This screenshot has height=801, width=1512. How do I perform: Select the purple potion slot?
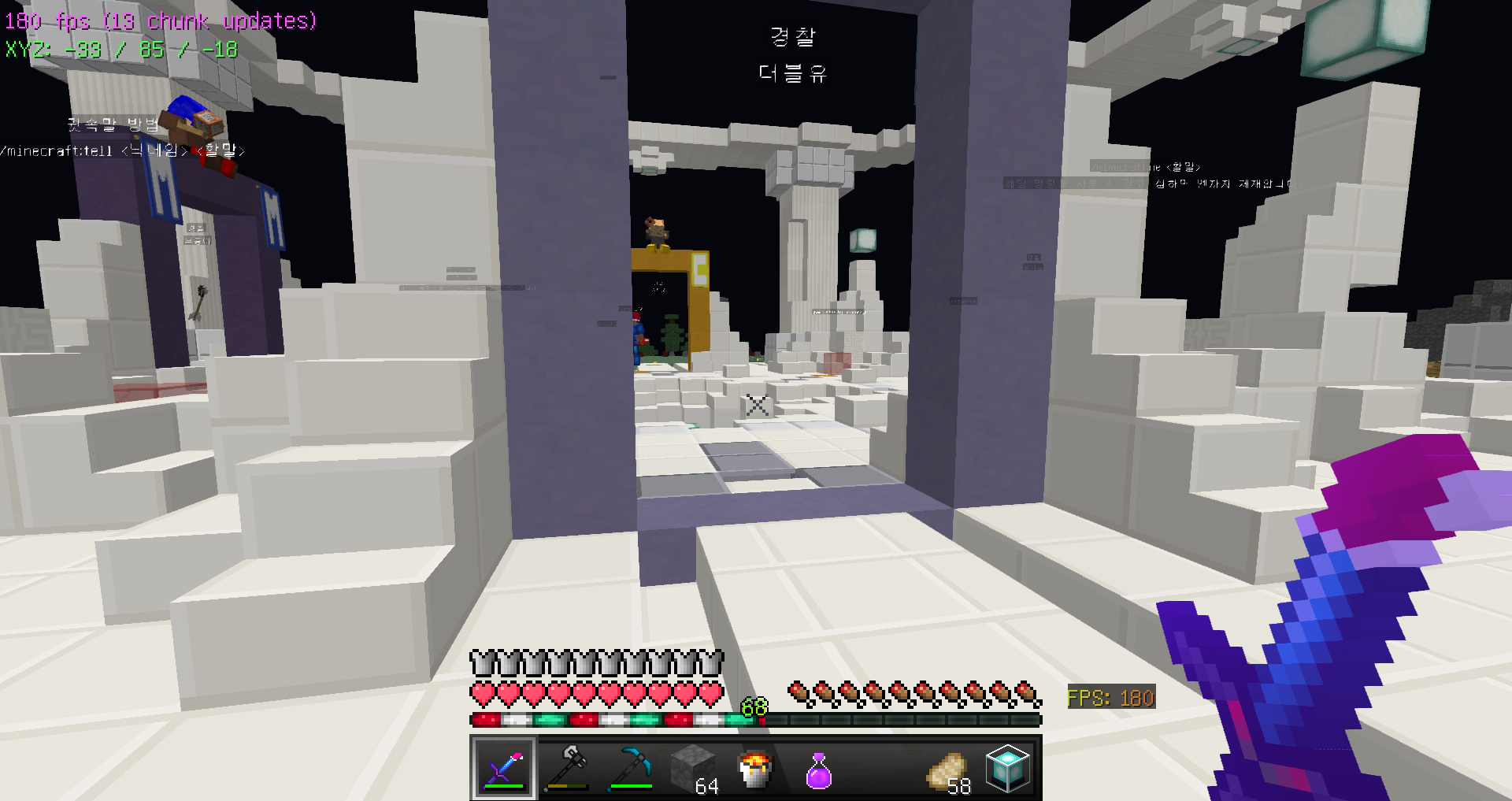(x=819, y=769)
